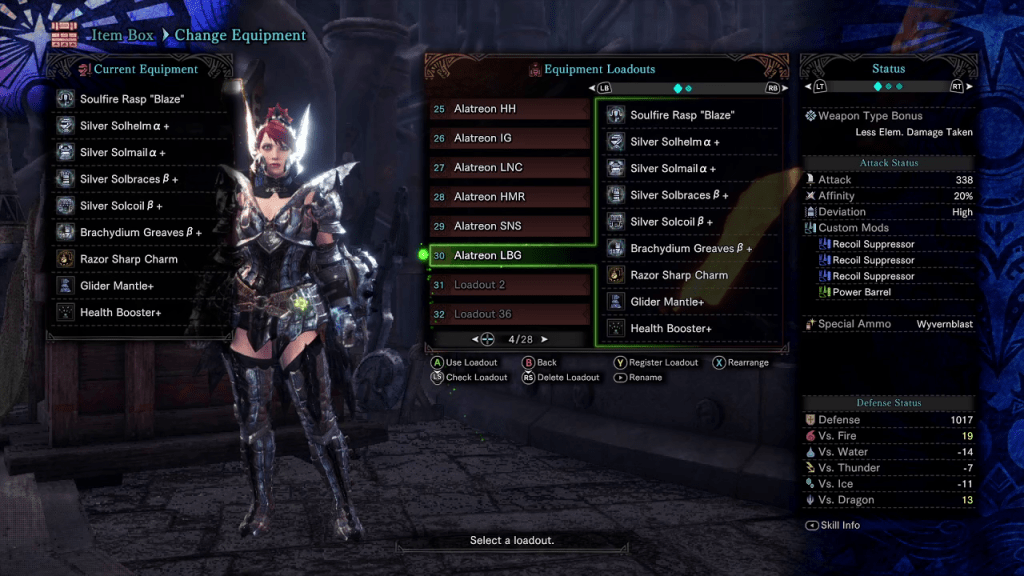Viewport: 1024px width, 576px height.
Task: Click the highlighted Alatreon LBG loadout
Action: pos(509,255)
